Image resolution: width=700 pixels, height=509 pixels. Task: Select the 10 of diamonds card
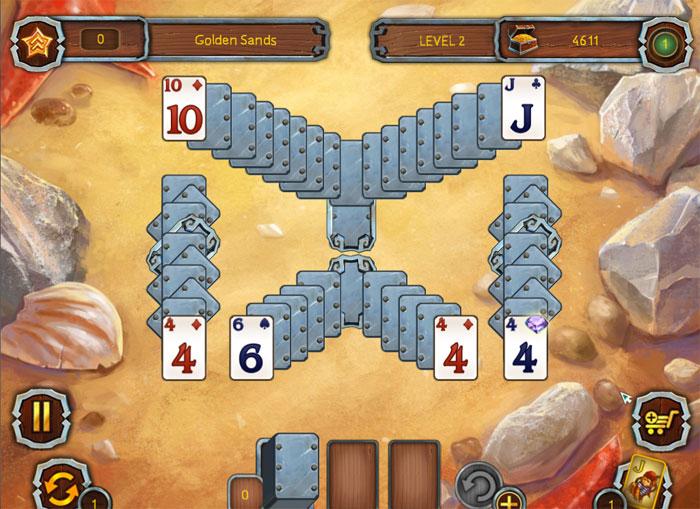[184, 108]
